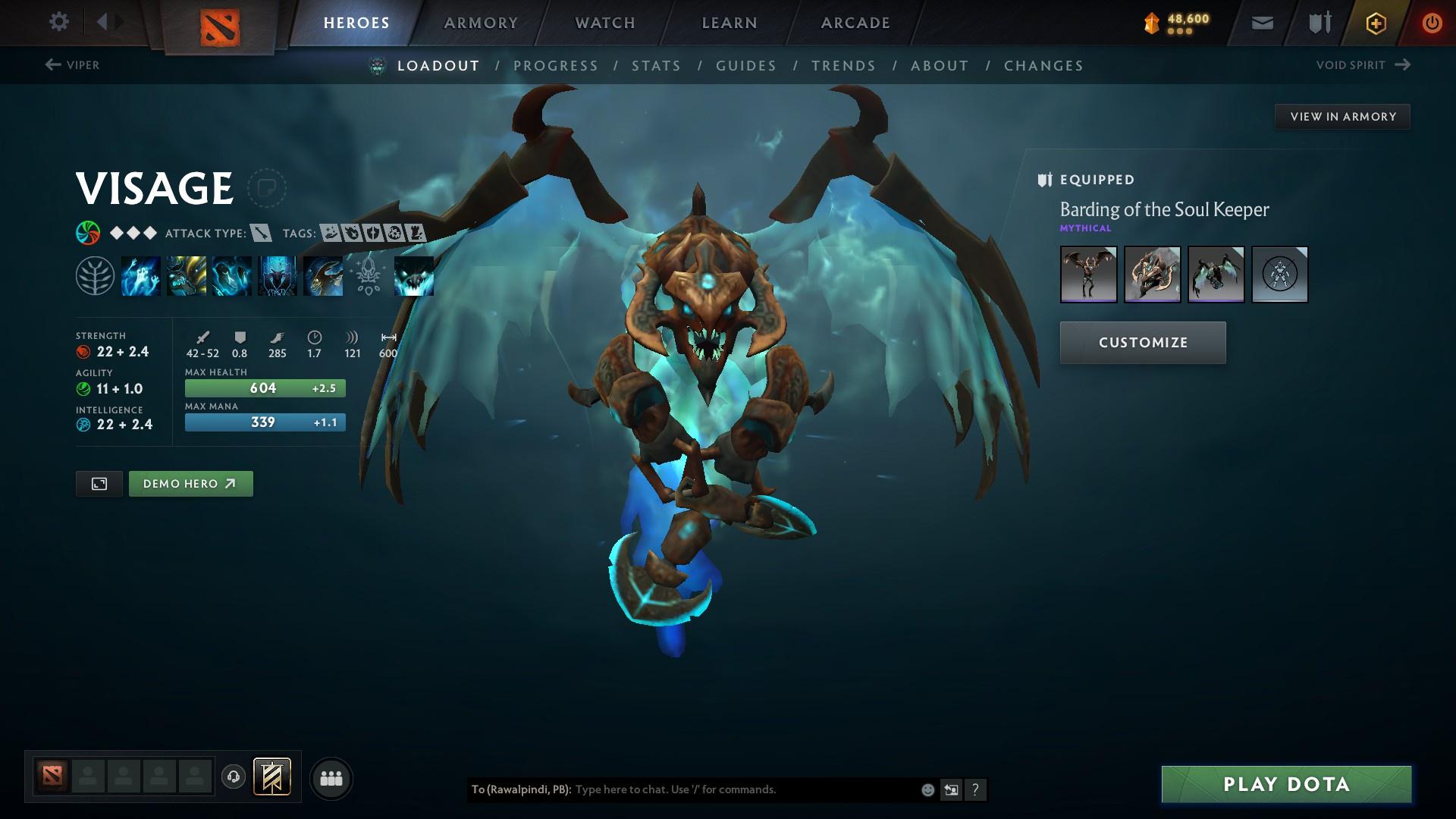Select the Grave Chill ability icon
The image size is (1456, 819).
(141, 275)
